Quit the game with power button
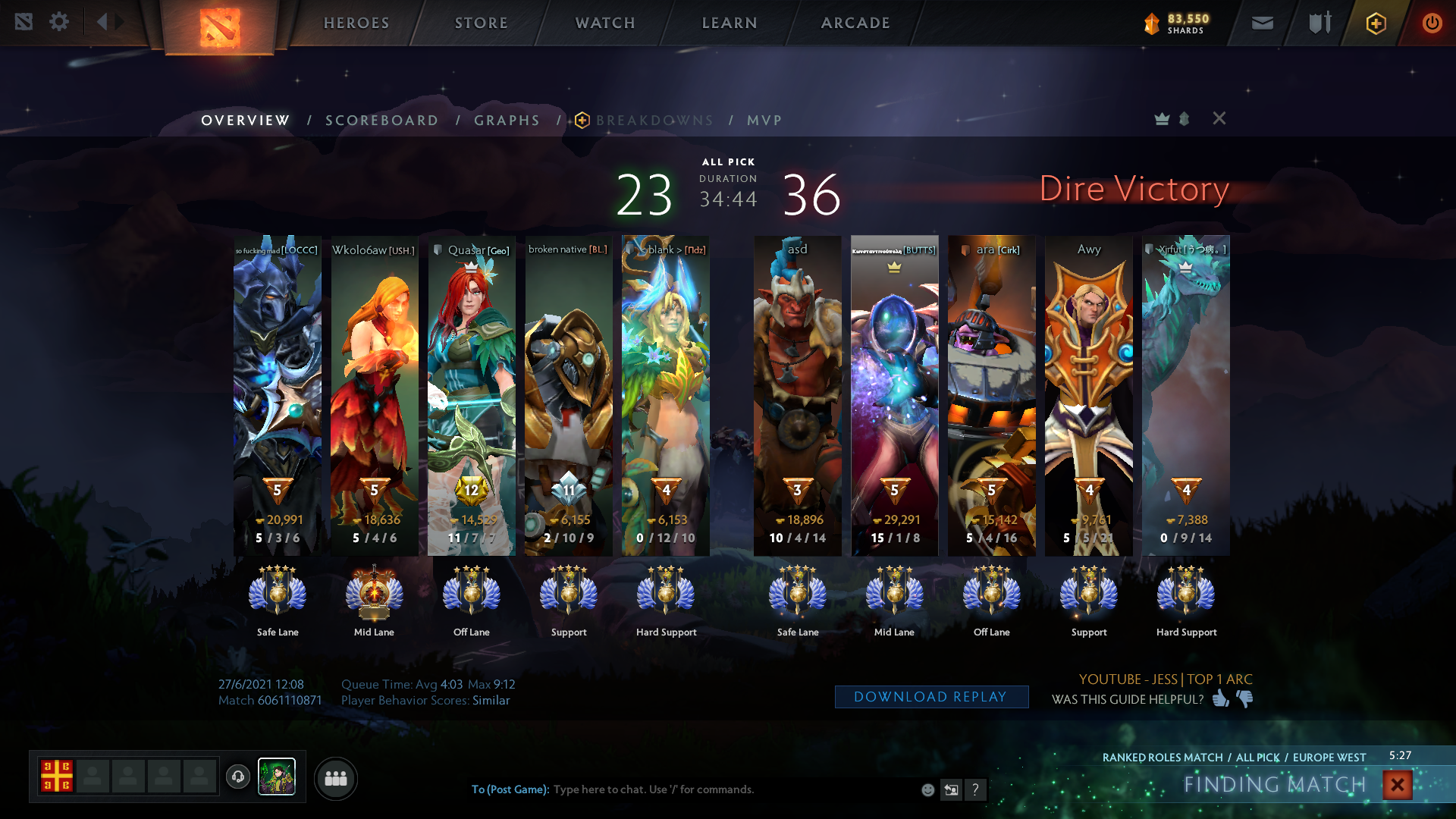This screenshot has height=819, width=1456. coord(1432,23)
